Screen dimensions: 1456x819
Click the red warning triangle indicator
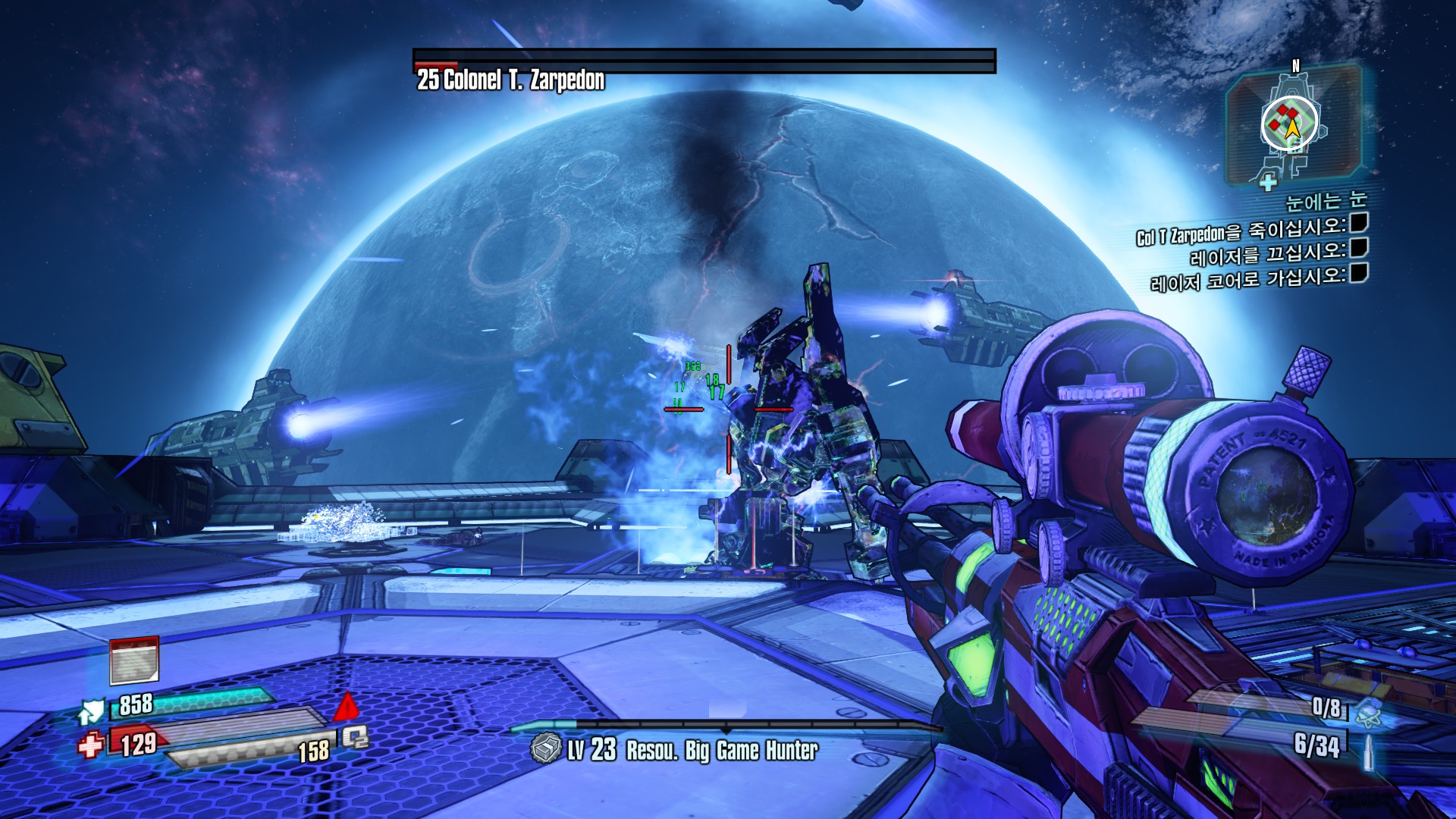(347, 707)
